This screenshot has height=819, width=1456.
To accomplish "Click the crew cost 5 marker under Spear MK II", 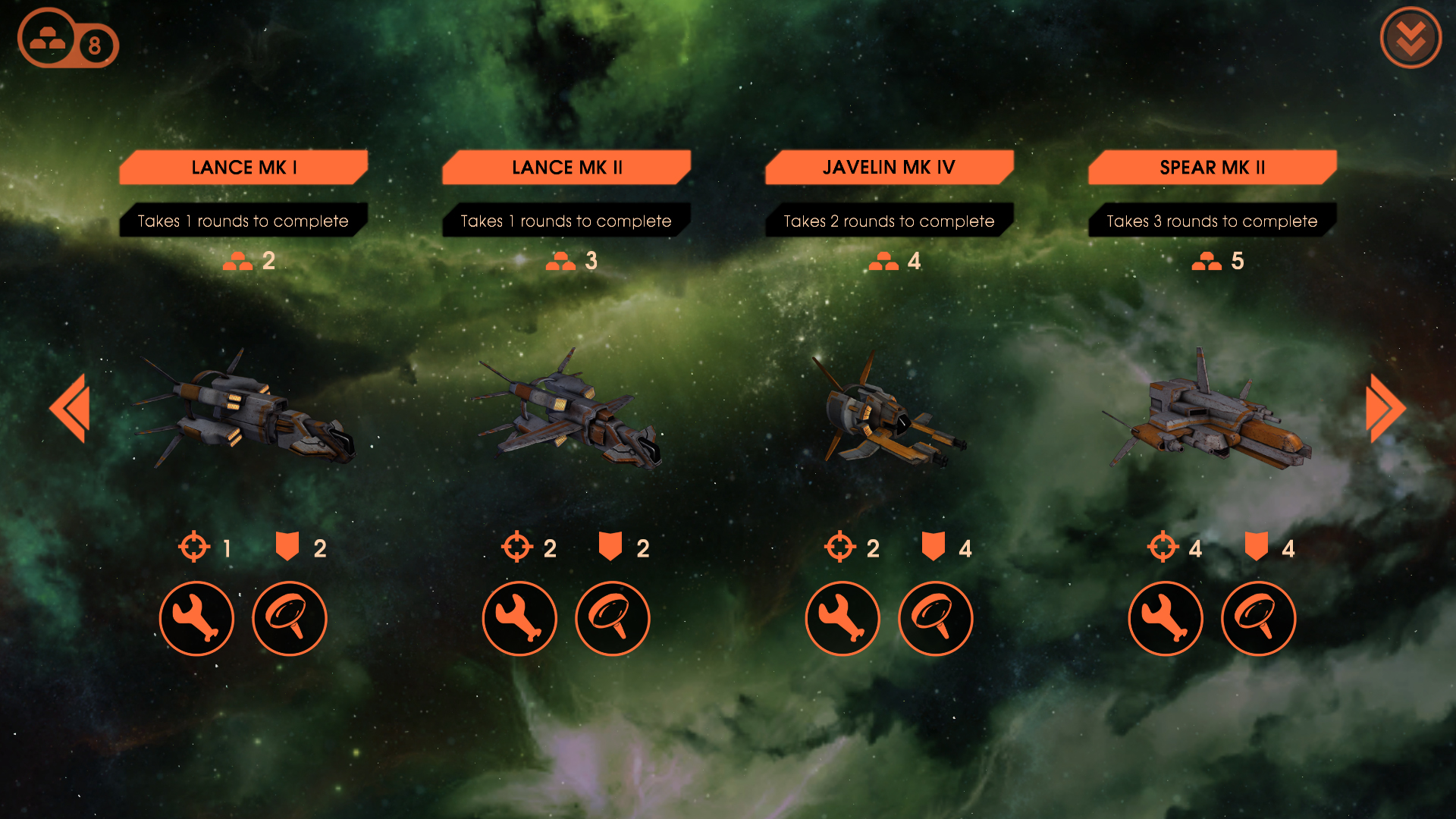I will tap(1217, 262).
